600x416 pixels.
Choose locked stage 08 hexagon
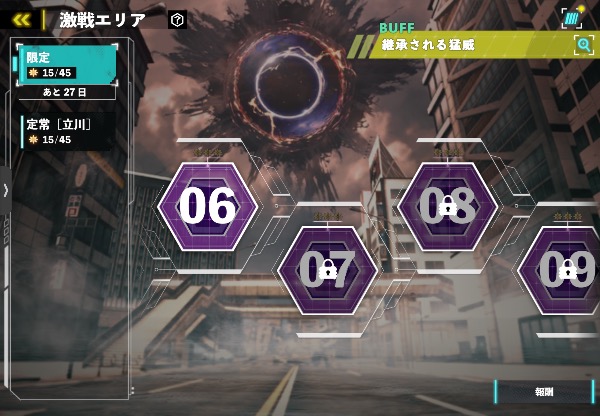tap(447, 206)
